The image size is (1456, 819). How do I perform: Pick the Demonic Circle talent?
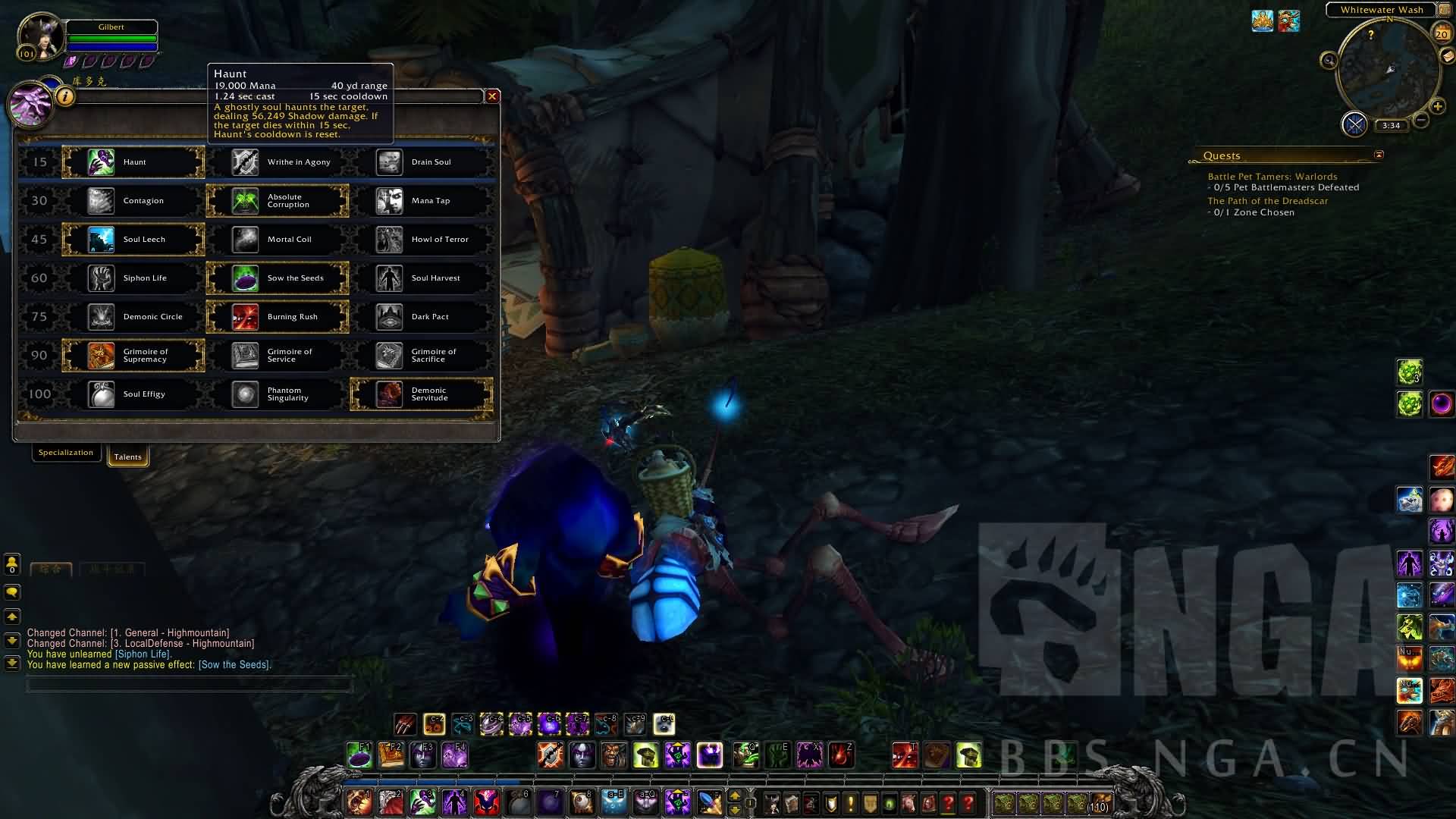click(x=133, y=317)
